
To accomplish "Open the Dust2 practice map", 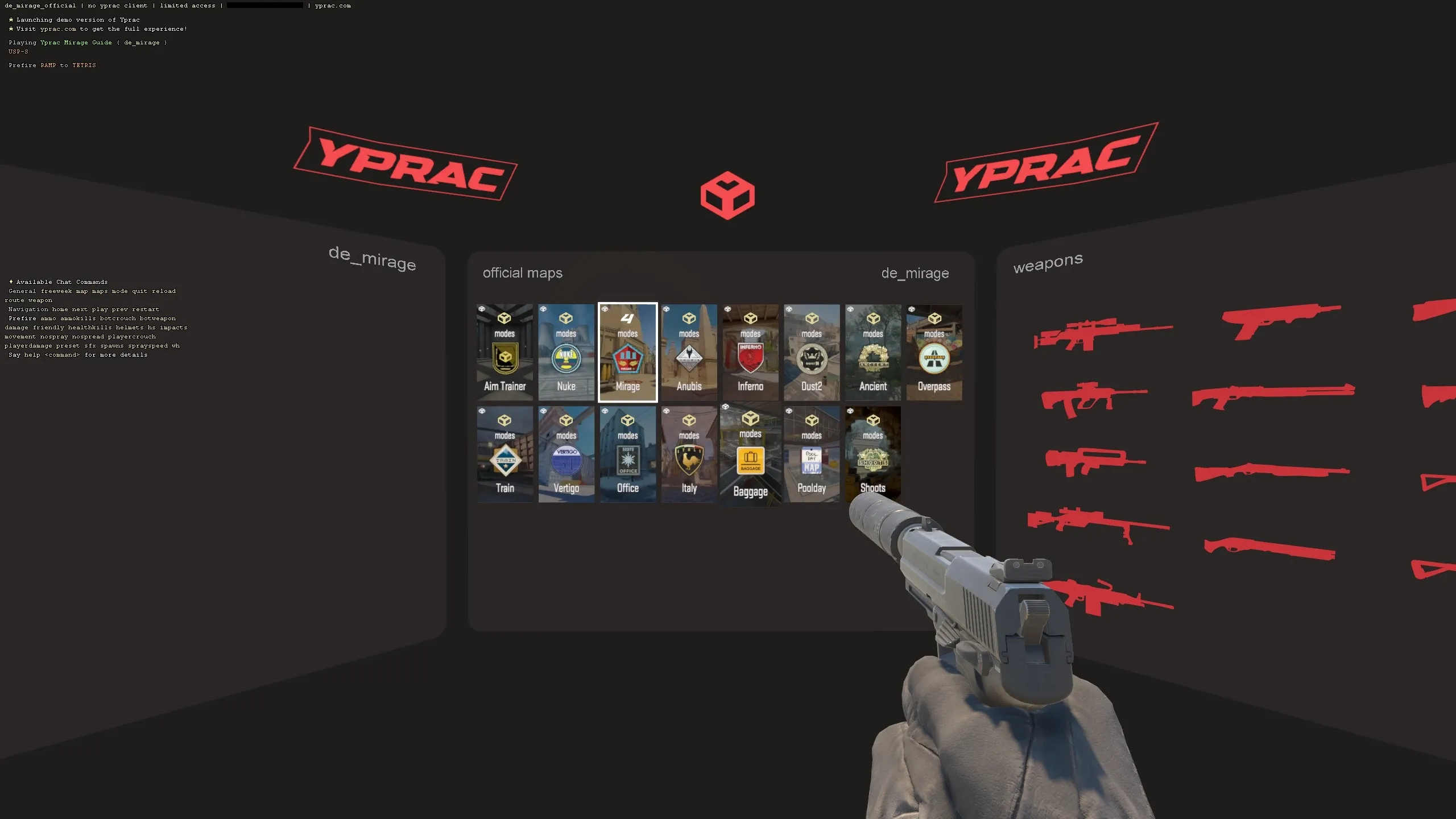I will point(811,353).
